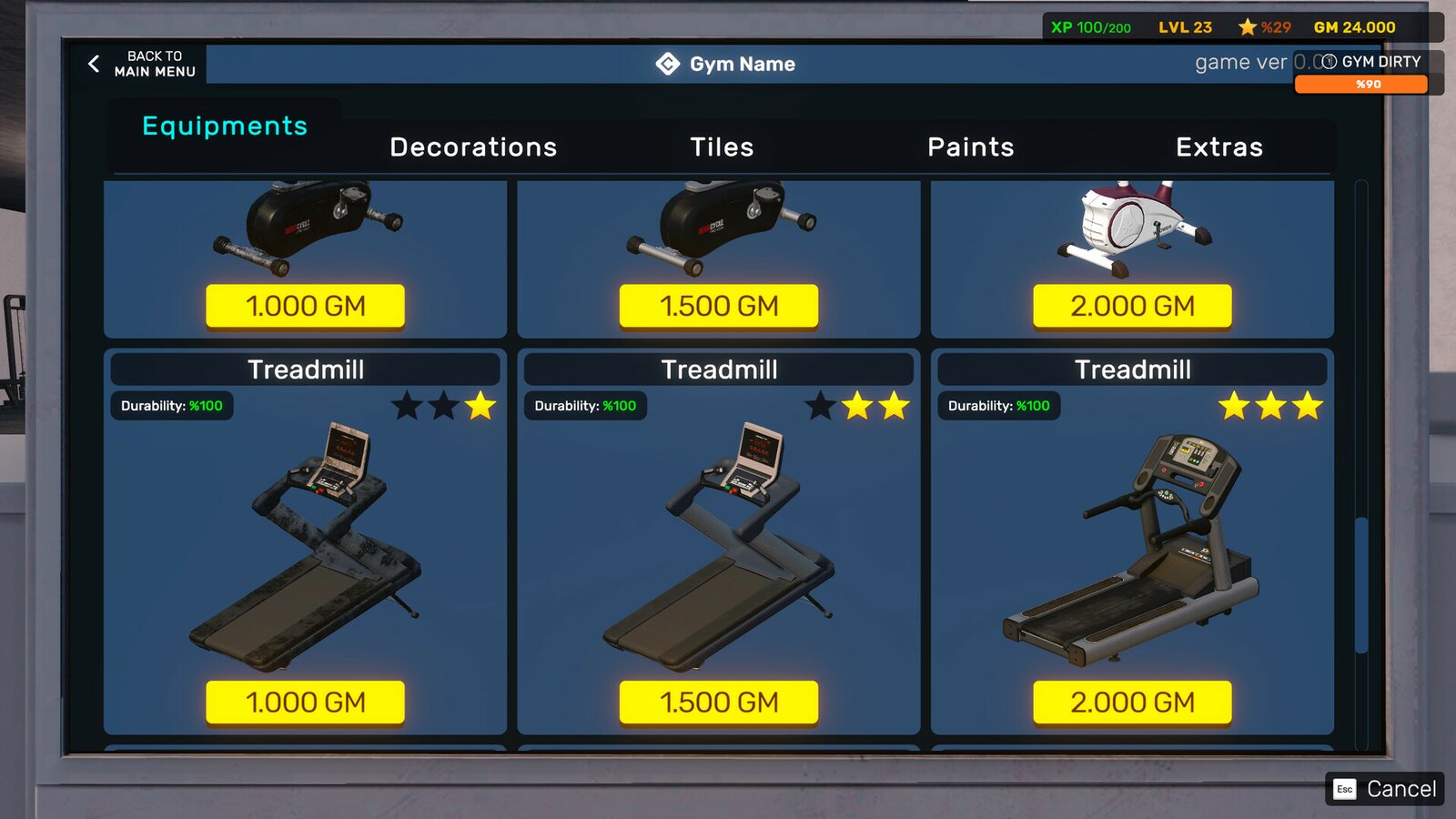Buy the 2.000 GM treadmill
1456x819 pixels.
coord(1133,703)
